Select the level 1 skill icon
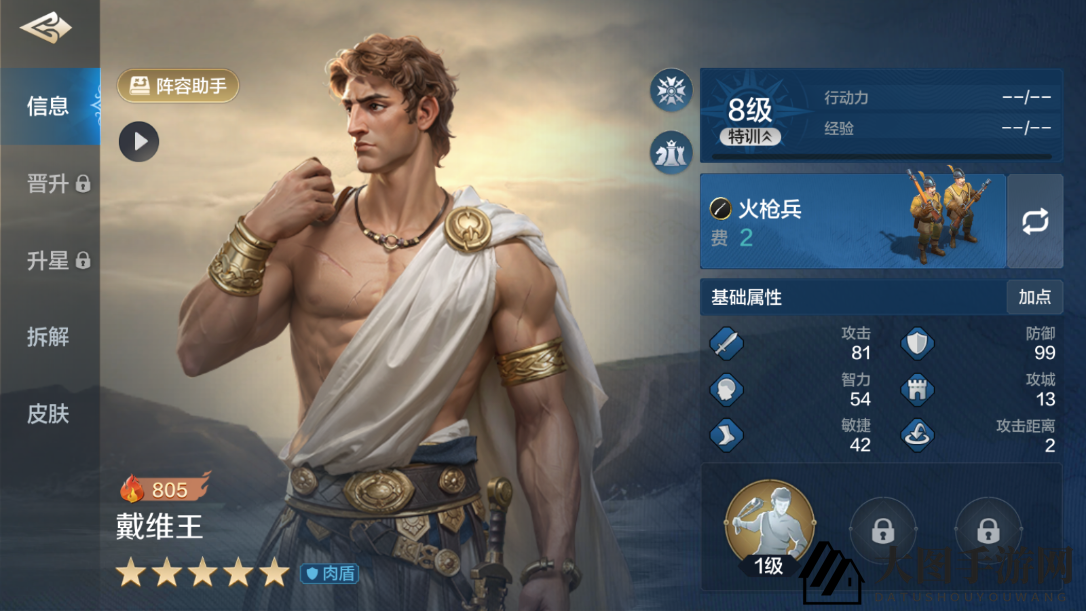 (769, 525)
